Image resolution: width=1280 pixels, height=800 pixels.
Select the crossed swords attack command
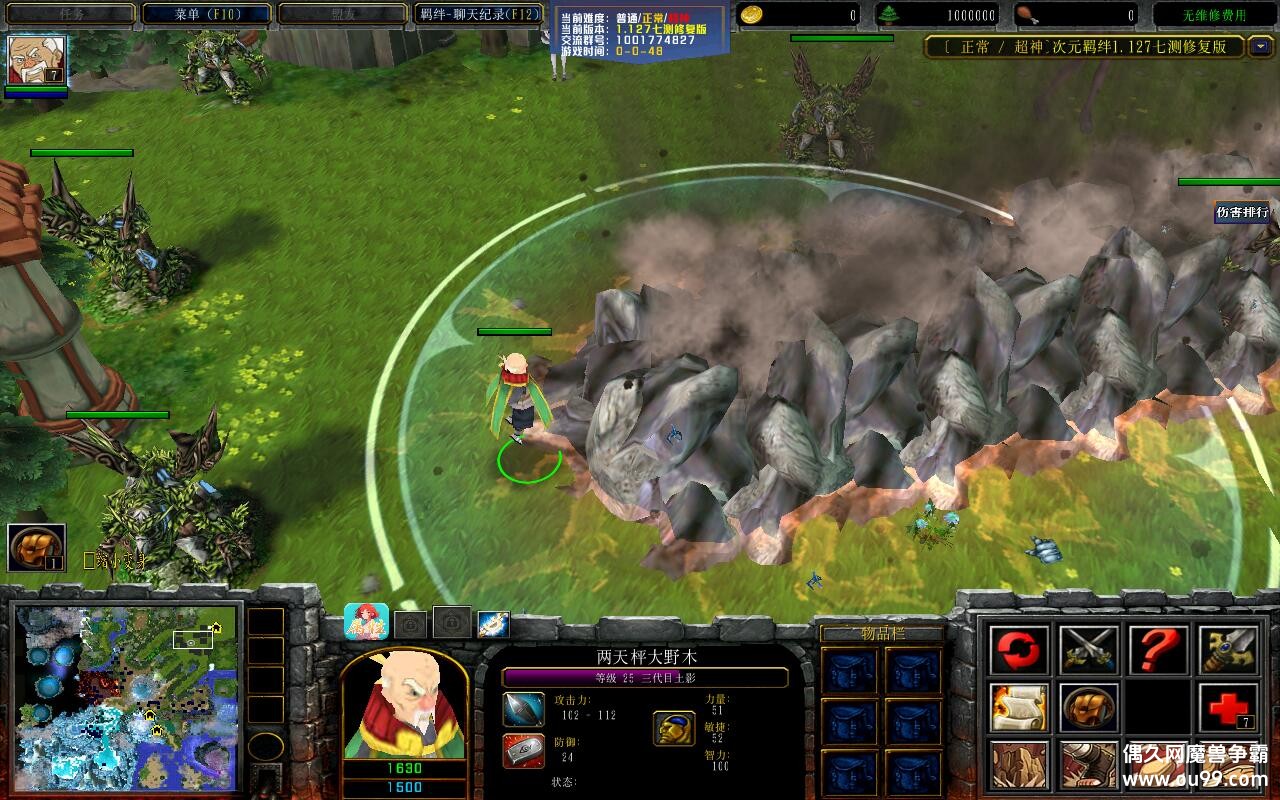tap(1089, 648)
